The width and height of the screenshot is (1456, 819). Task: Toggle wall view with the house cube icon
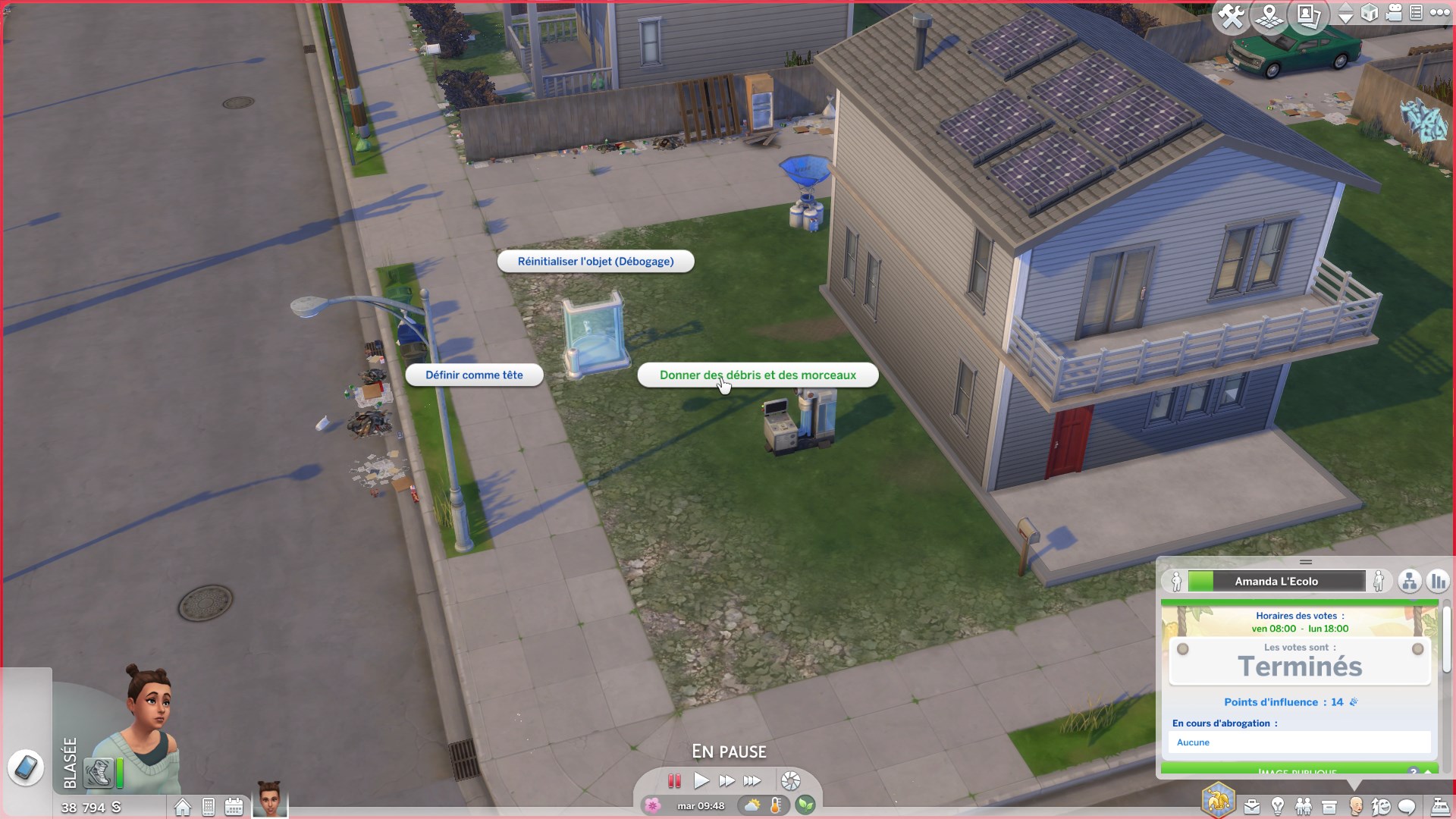pyautogui.click(x=1370, y=13)
